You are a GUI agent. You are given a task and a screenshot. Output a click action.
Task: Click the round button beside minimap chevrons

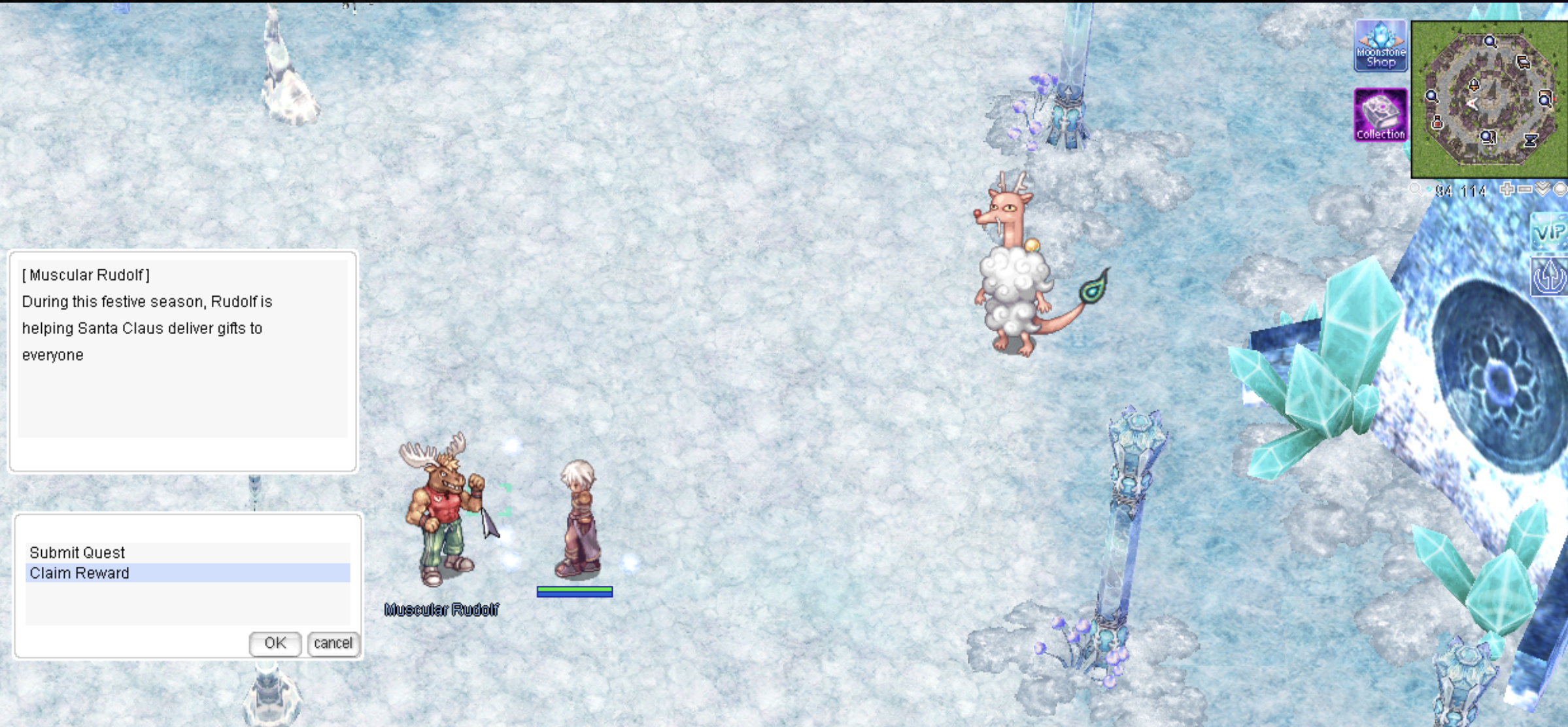pyautogui.click(x=1560, y=190)
